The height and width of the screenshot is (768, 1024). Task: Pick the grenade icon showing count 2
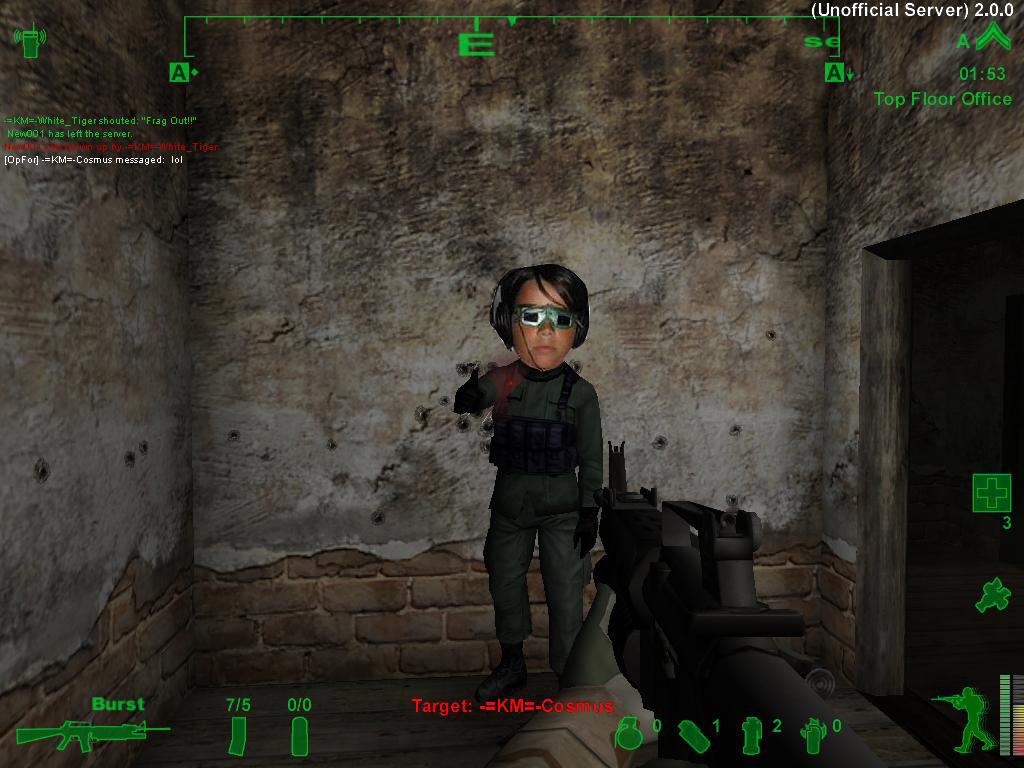click(752, 735)
